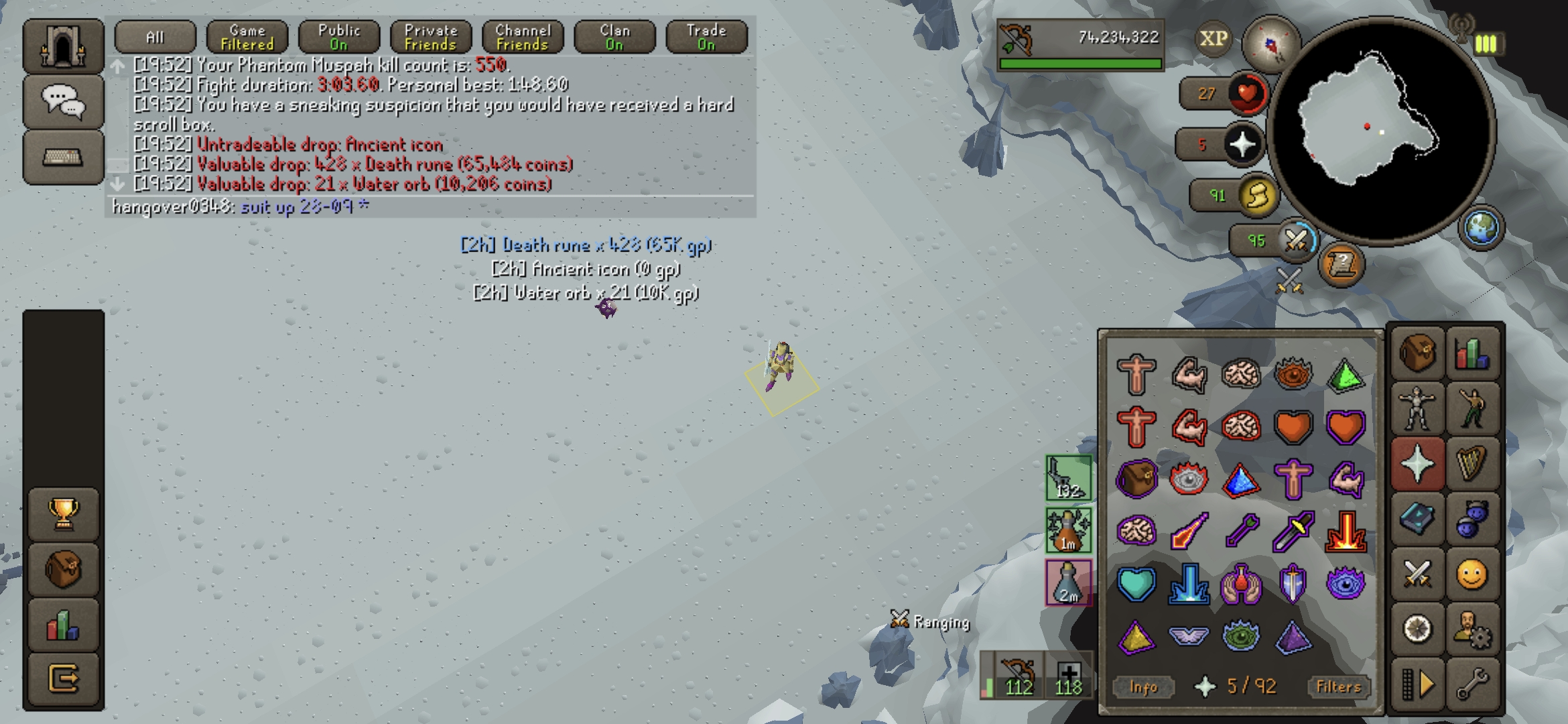Open the settings wrench tab
This screenshot has height=724, width=1568.
pyautogui.click(x=1472, y=684)
